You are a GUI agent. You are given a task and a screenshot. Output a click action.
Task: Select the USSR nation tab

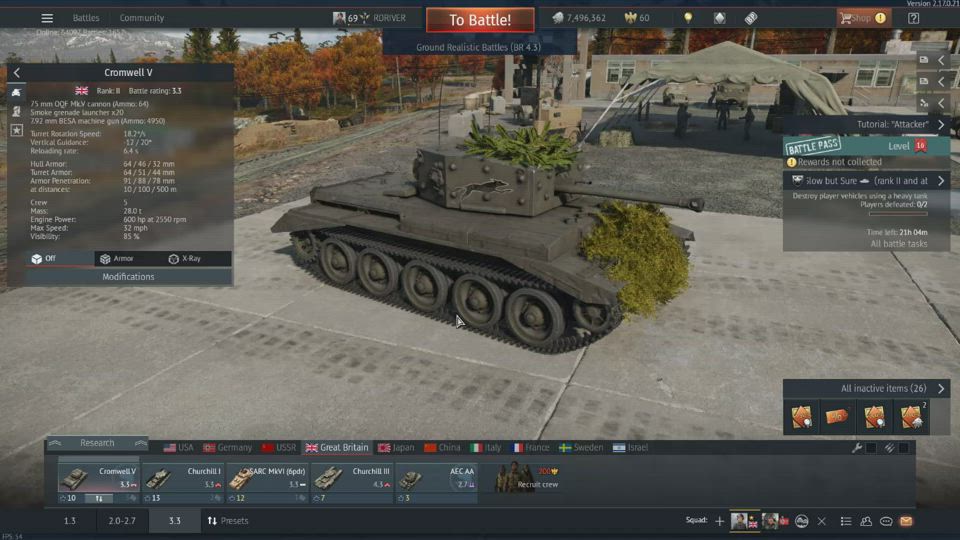click(x=279, y=447)
